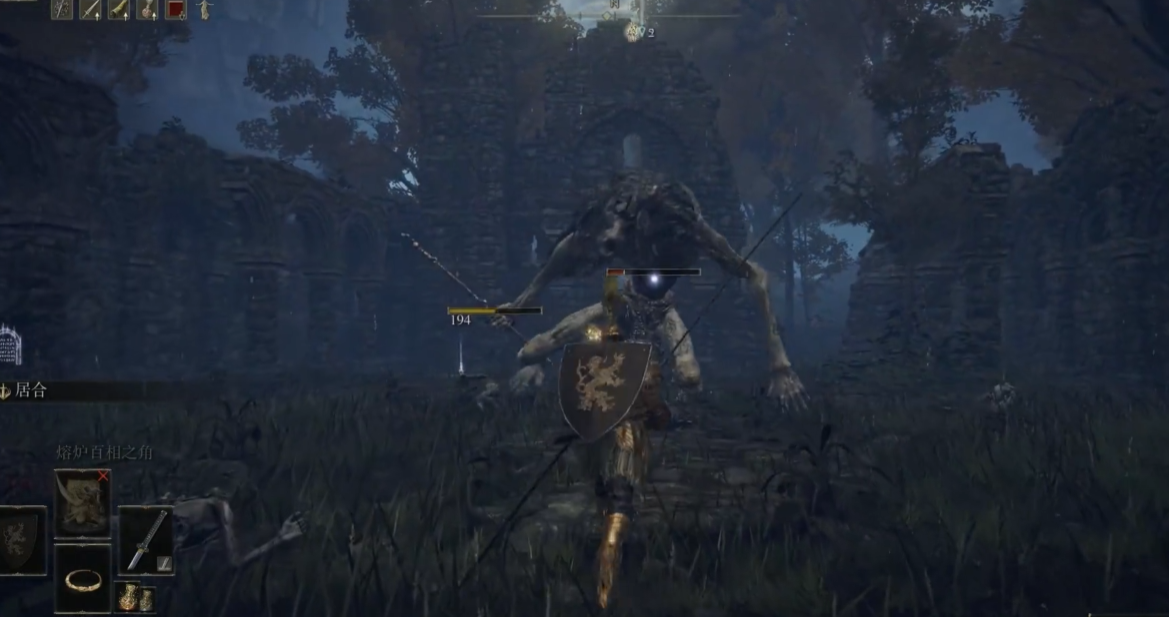Screen dimensions: 1169x617
Task: Click the pale statue figure status icon
Action: (204, 9)
